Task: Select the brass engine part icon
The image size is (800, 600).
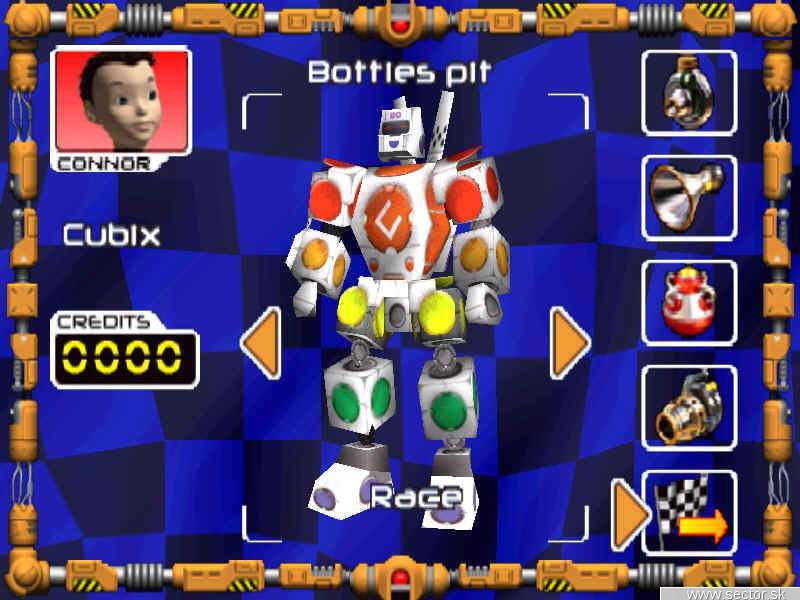Action: tap(689, 407)
